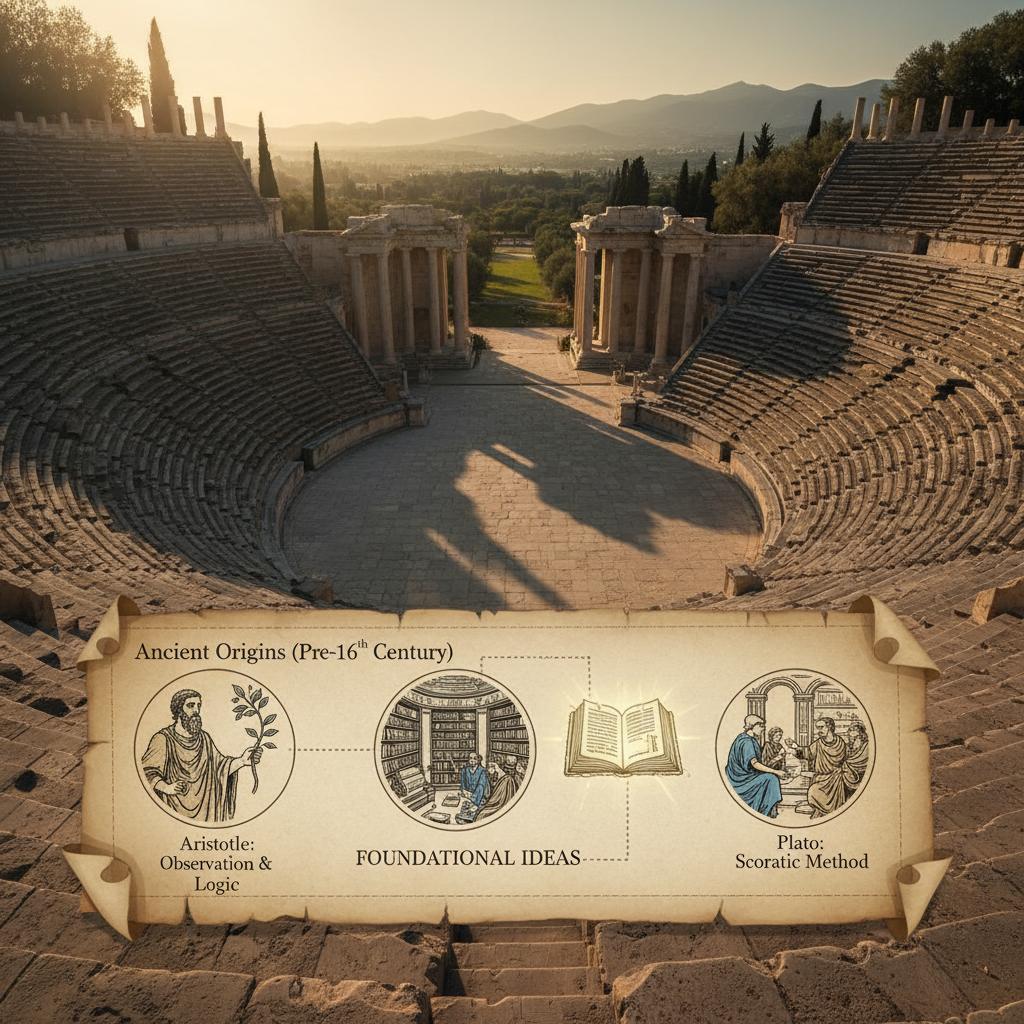This screenshot has height=1024, width=1024.
Task: Click the glowing open book icon
Action: tap(623, 738)
